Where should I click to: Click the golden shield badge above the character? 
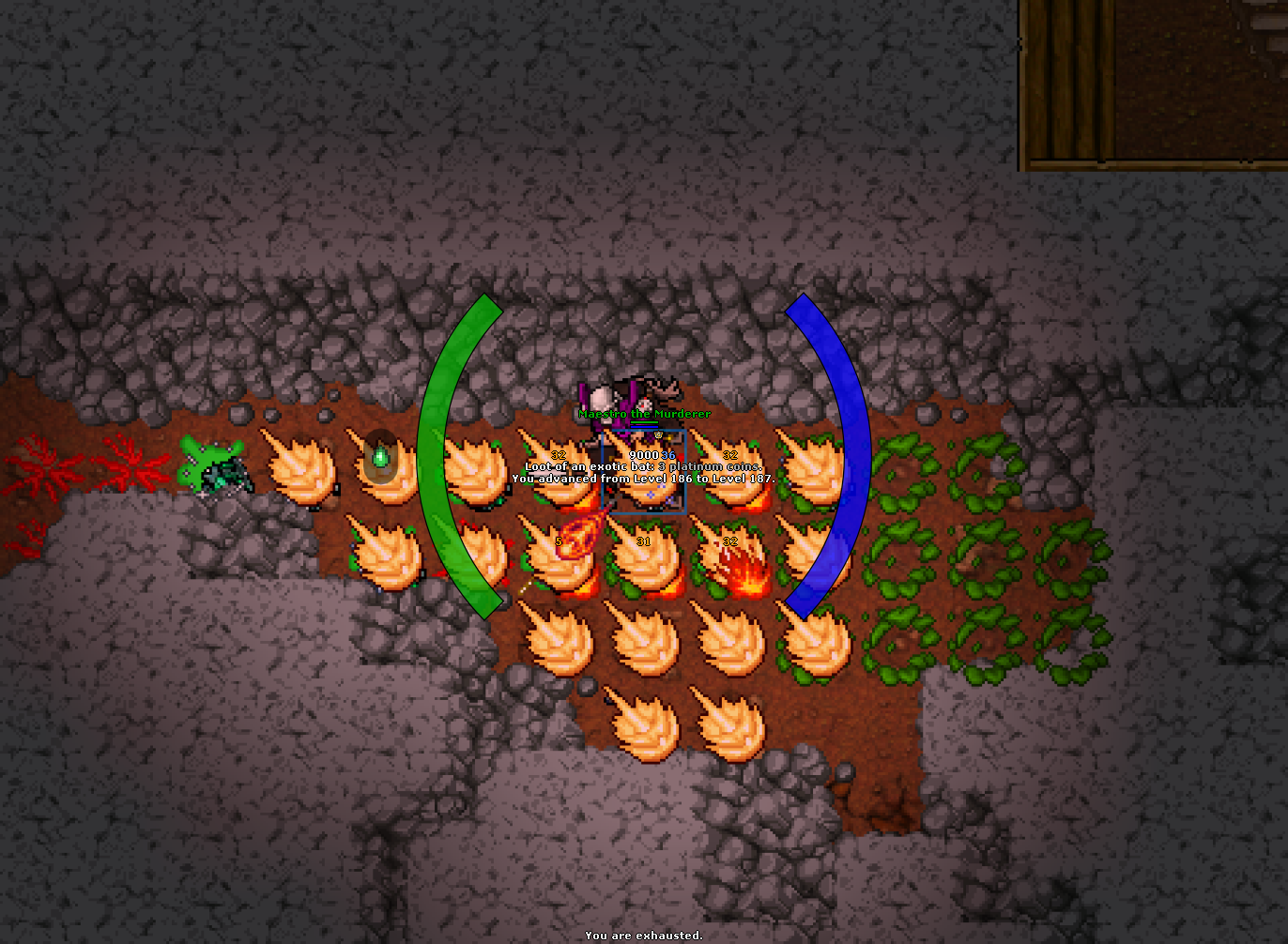(x=658, y=434)
